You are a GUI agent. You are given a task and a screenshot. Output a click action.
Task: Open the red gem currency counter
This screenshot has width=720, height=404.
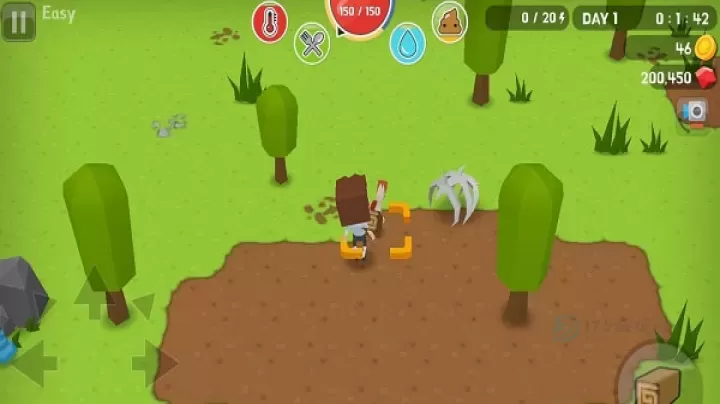(x=706, y=77)
